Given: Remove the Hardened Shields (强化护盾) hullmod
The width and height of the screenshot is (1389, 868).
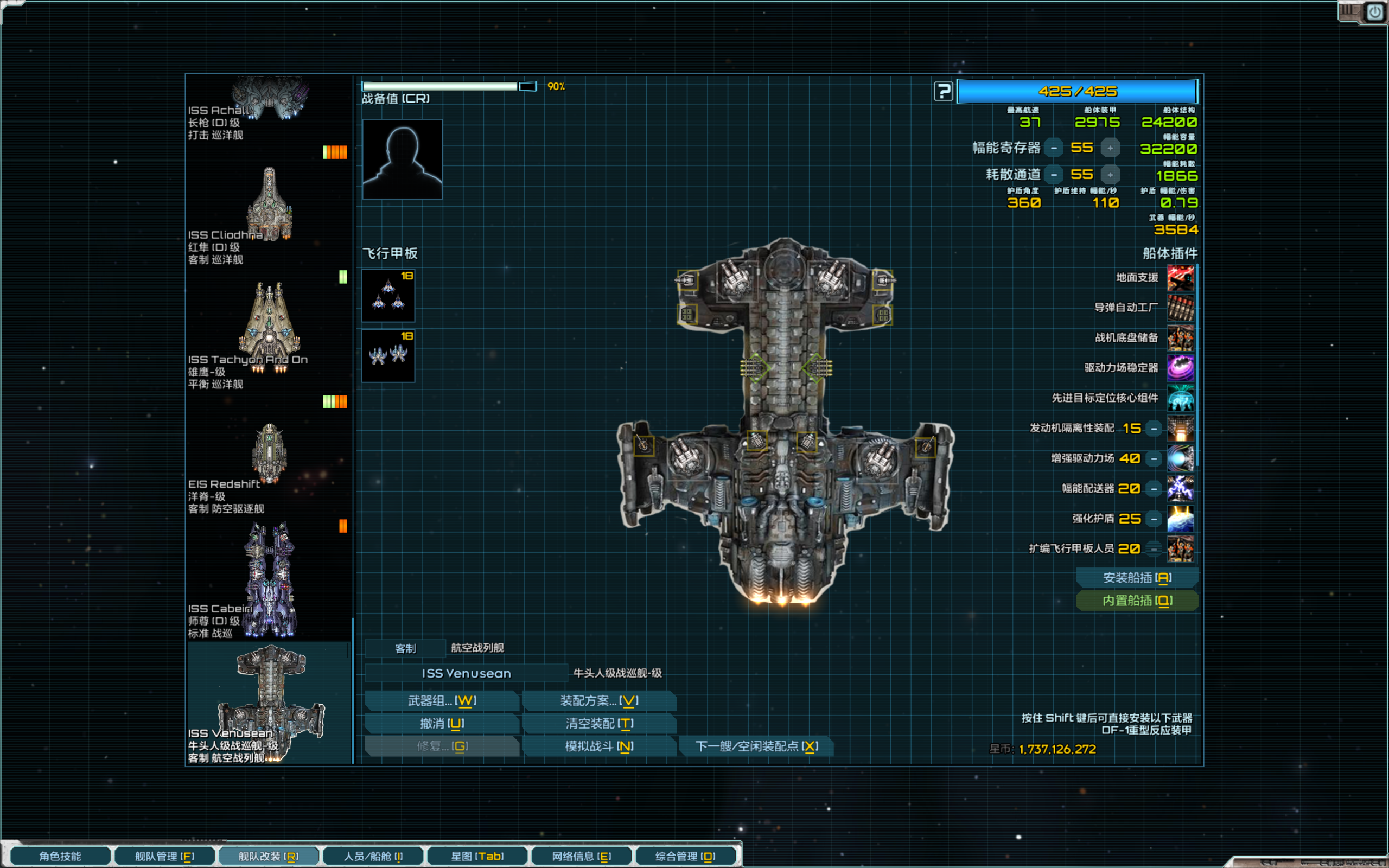Looking at the screenshot, I should [x=1154, y=519].
